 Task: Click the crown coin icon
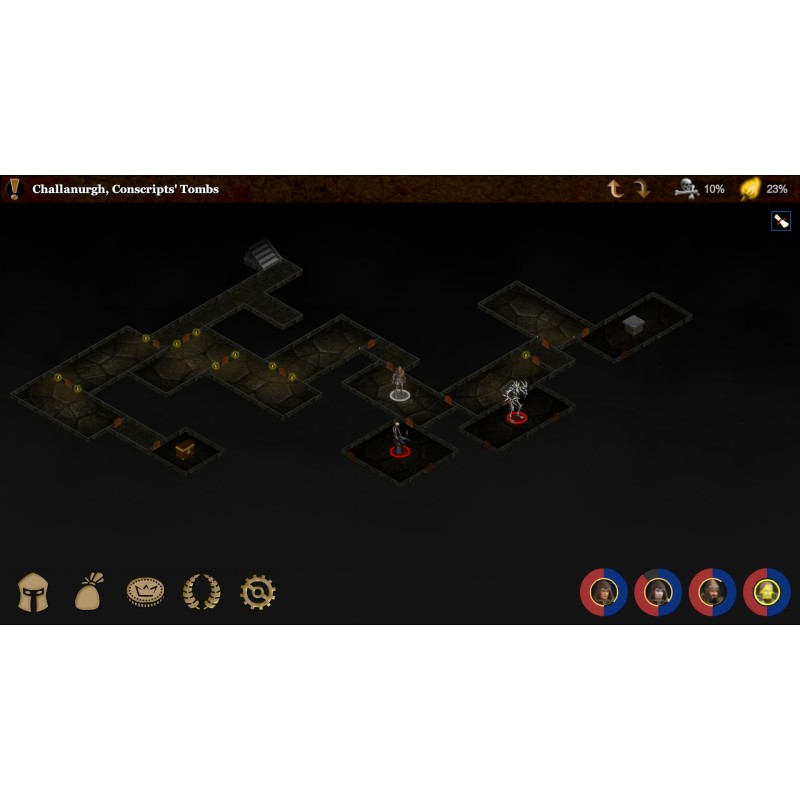tap(145, 592)
